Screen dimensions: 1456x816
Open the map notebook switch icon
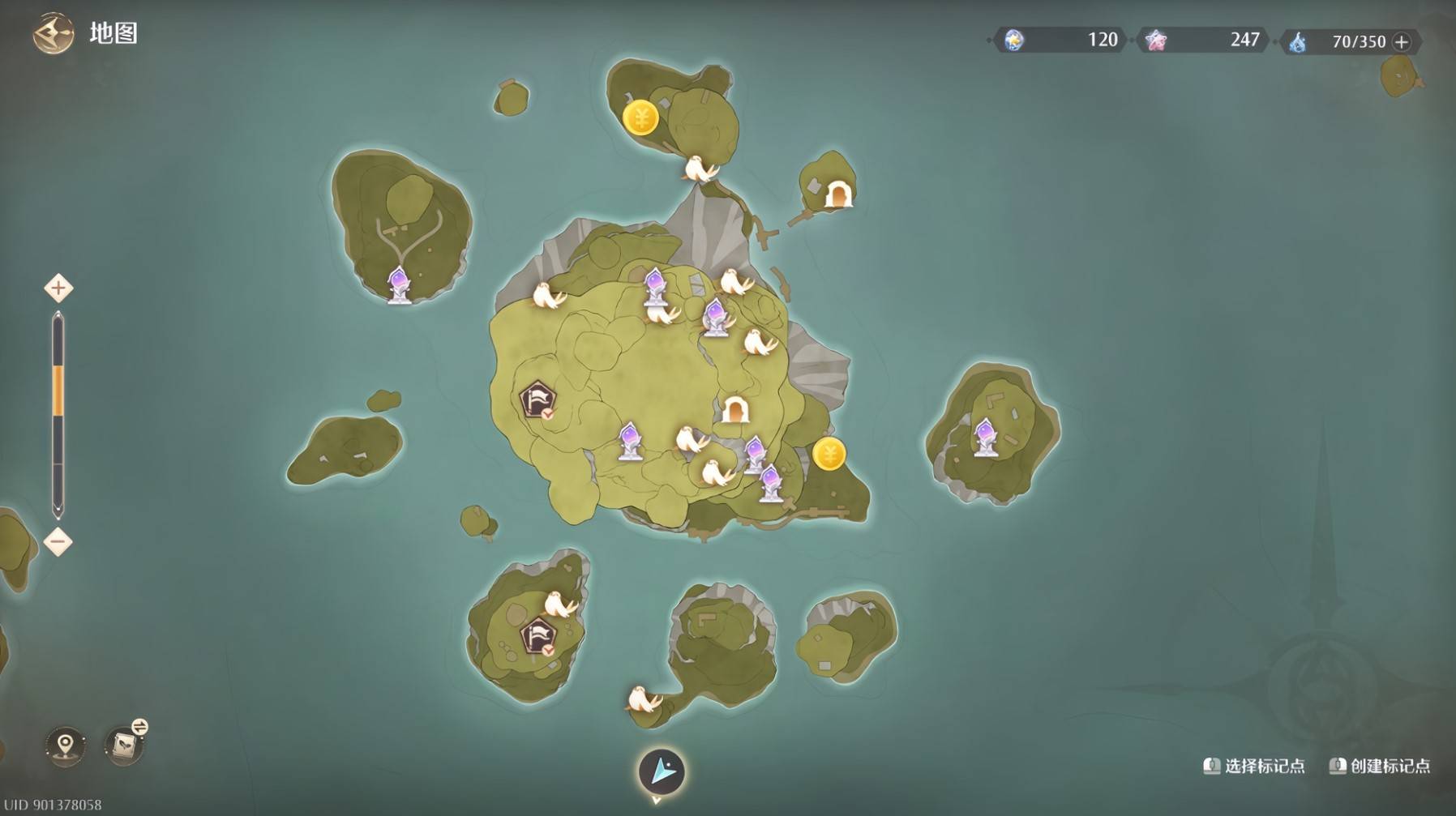click(x=125, y=744)
